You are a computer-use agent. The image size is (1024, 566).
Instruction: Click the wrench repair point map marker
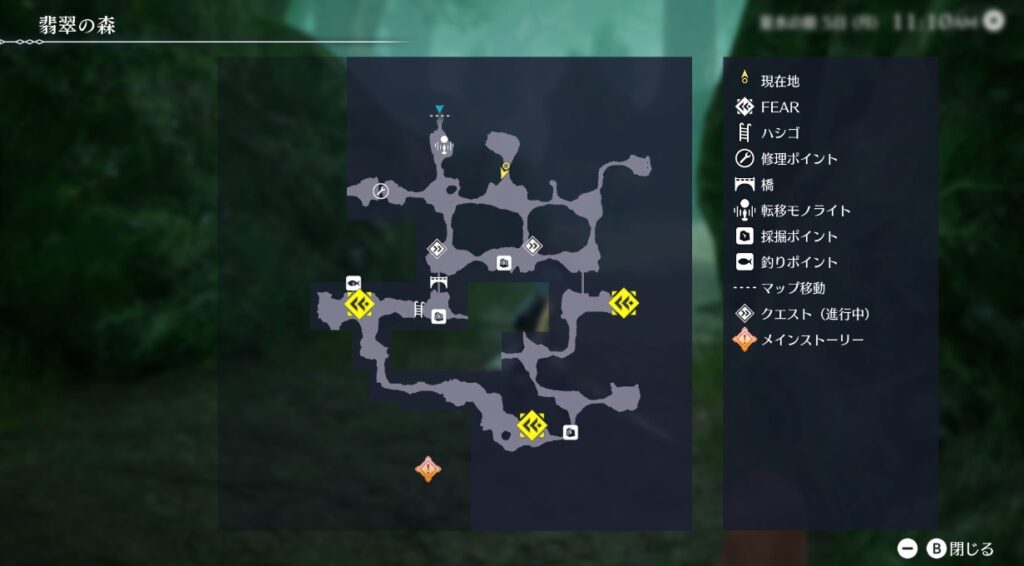[x=380, y=190]
